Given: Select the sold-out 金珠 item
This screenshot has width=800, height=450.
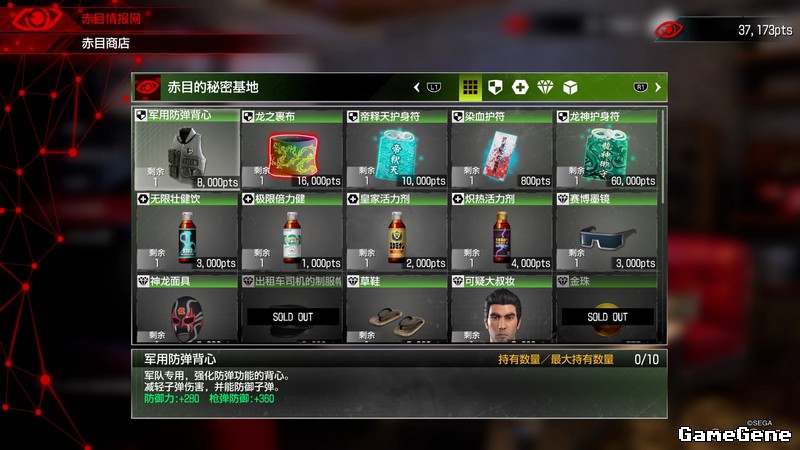Looking at the screenshot, I should (x=607, y=312).
